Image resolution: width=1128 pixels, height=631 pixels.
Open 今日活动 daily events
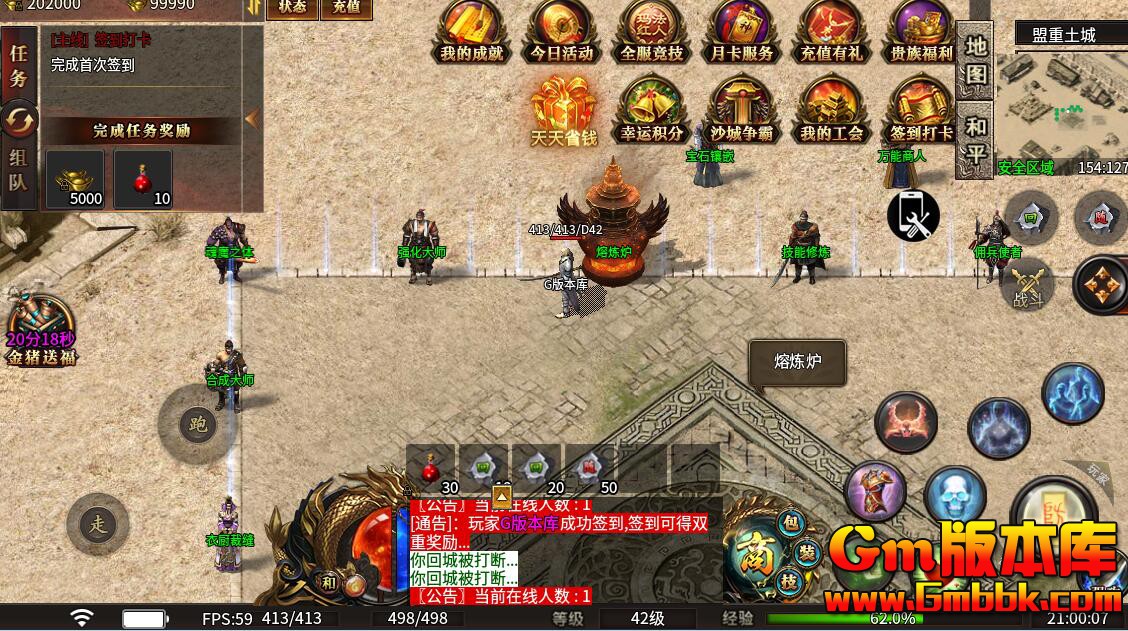click(x=562, y=30)
